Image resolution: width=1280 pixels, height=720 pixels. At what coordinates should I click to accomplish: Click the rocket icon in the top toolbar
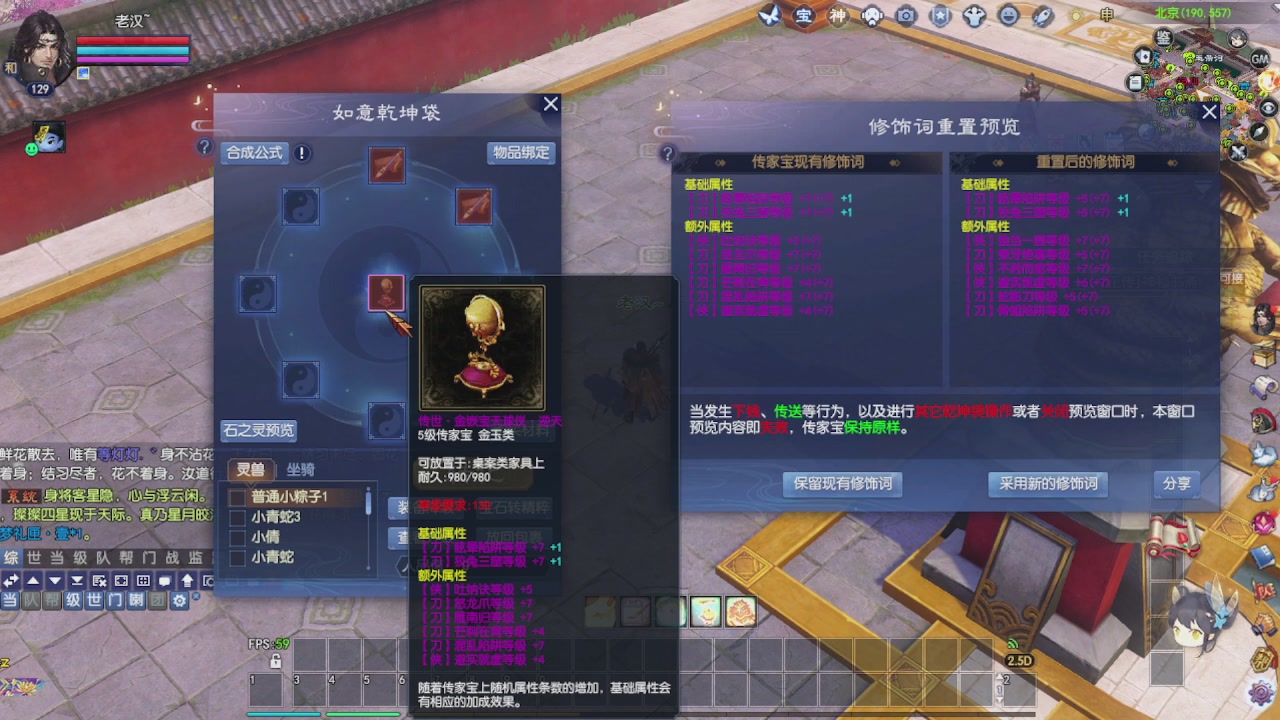coord(1040,18)
